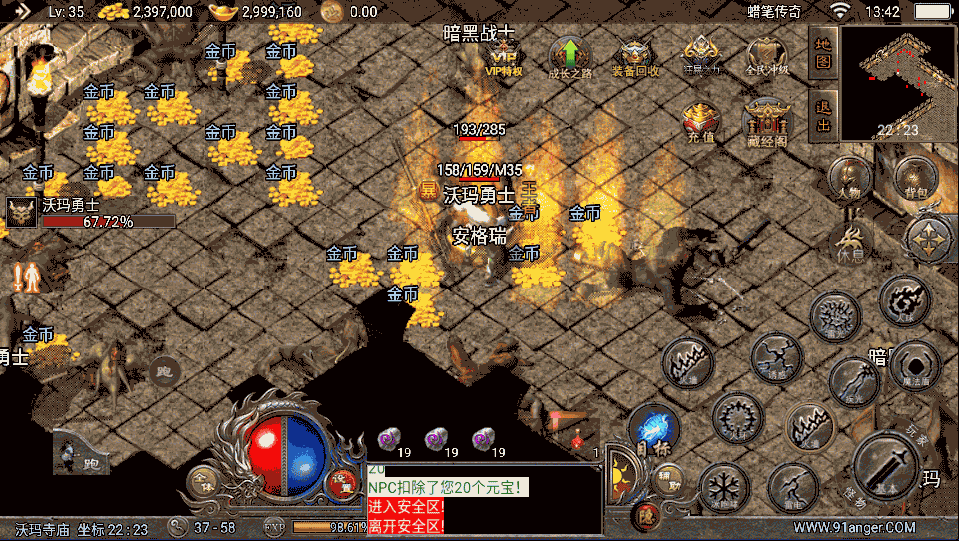Cast the snowflake ice skill
The height and width of the screenshot is (541, 959).
coord(723,487)
